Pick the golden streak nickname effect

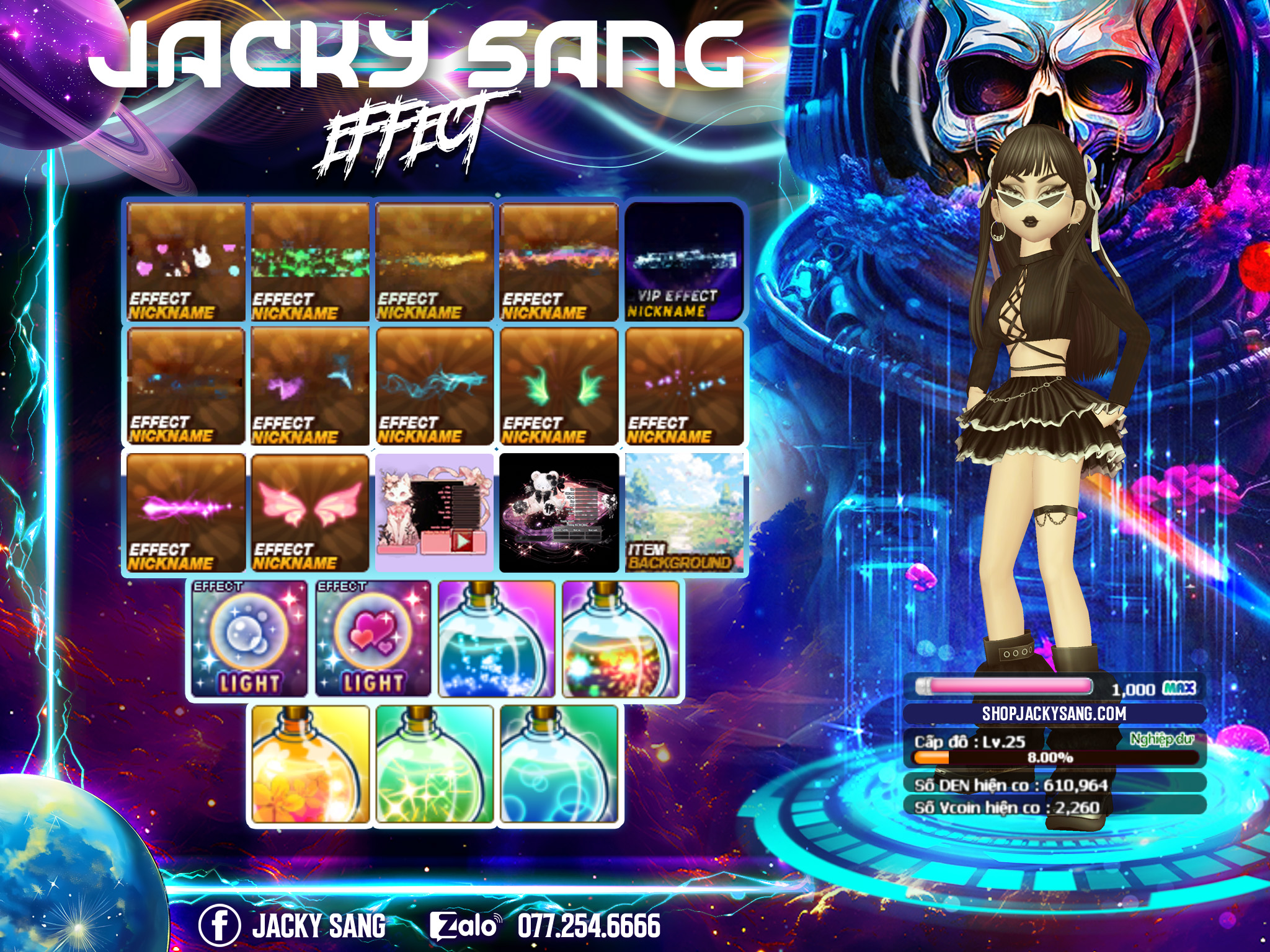tap(435, 262)
